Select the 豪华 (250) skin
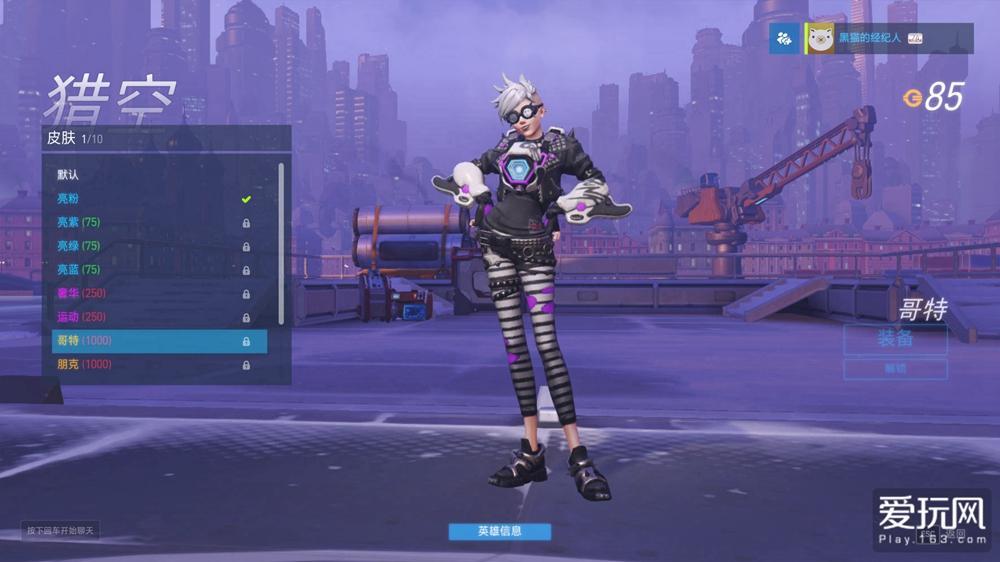This screenshot has height=562, width=1000. 155,293
